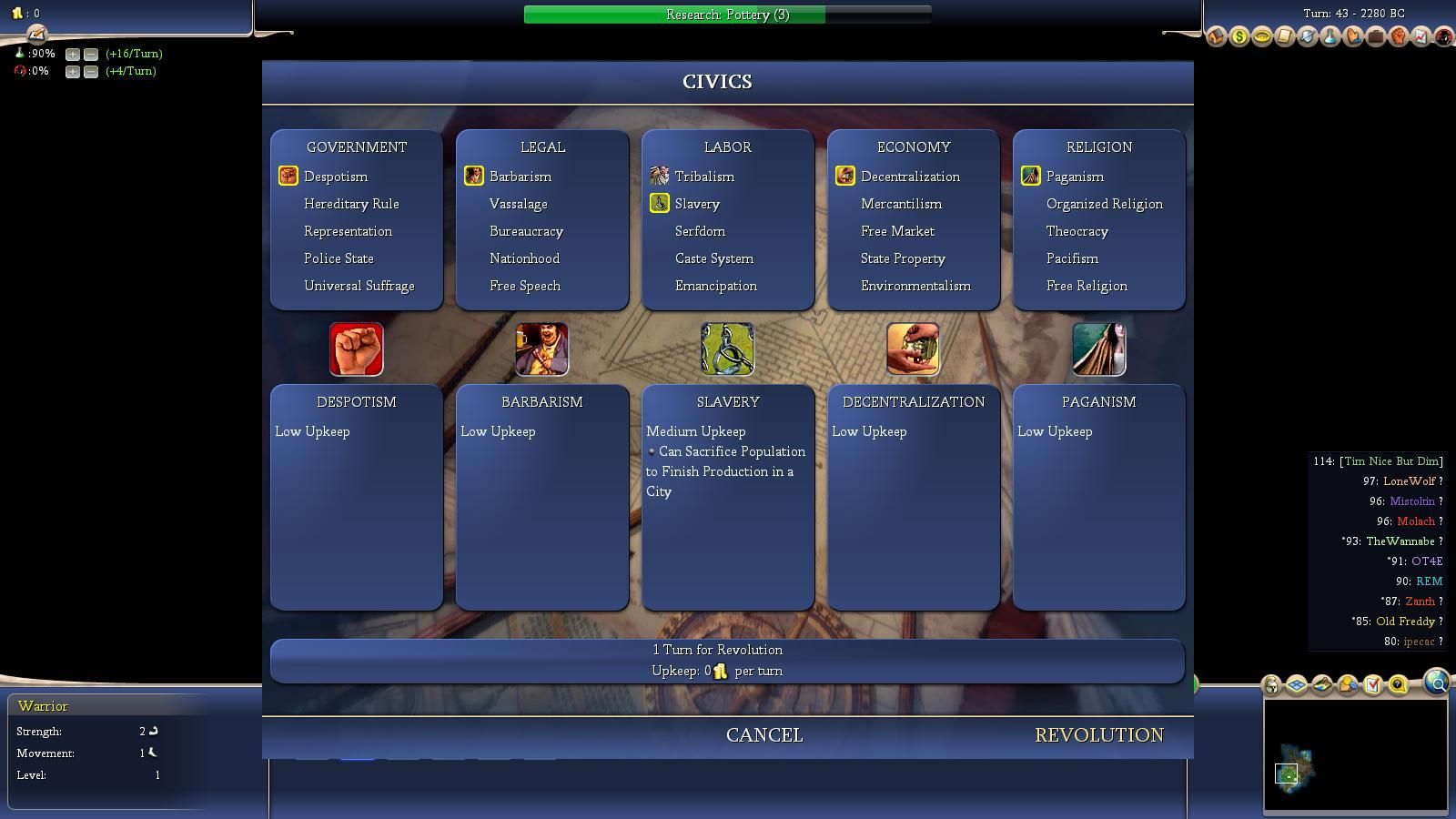Select Vassalage legal civic
This screenshot has width=1456, height=819.
tap(518, 204)
